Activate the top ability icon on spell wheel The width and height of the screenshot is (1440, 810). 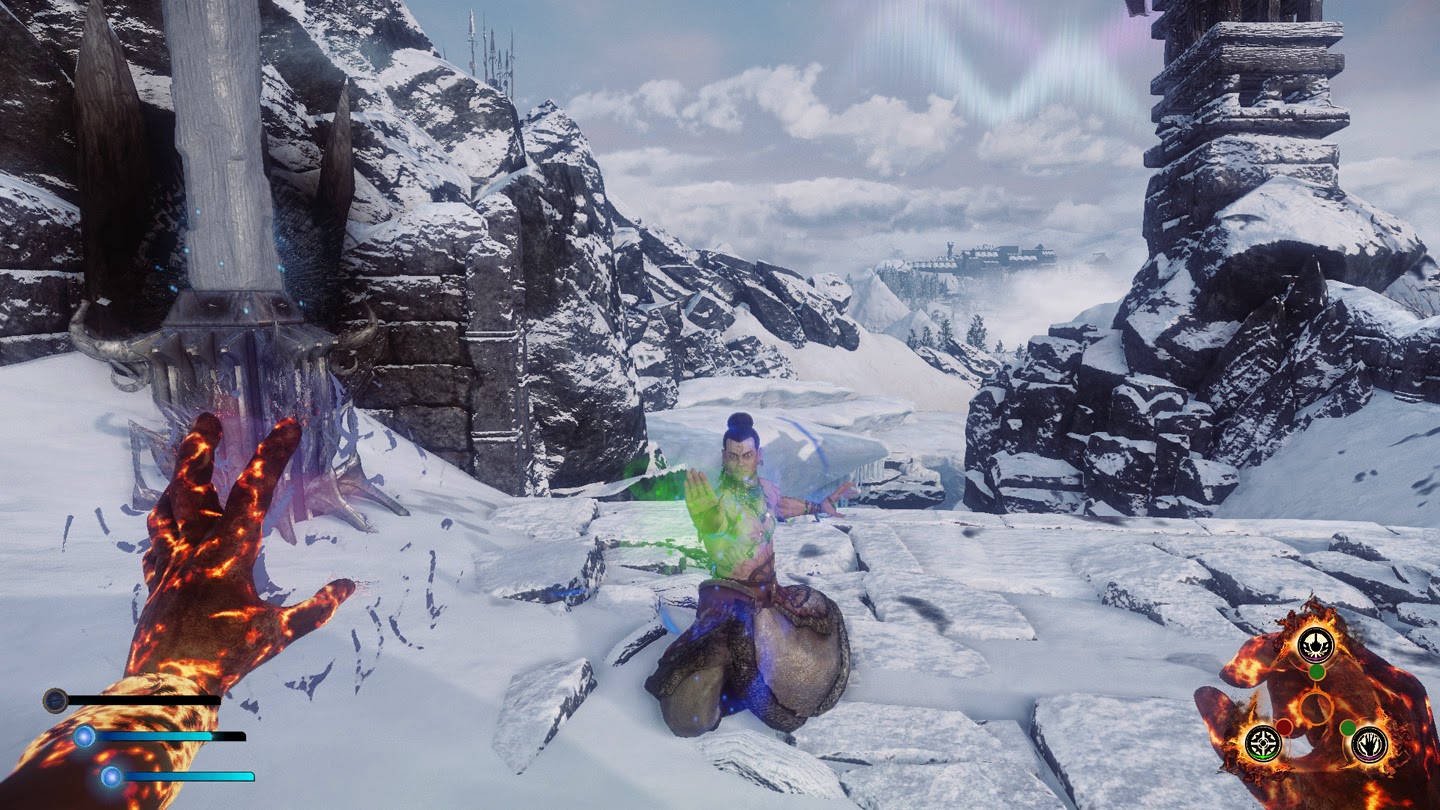[x=1316, y=645]
